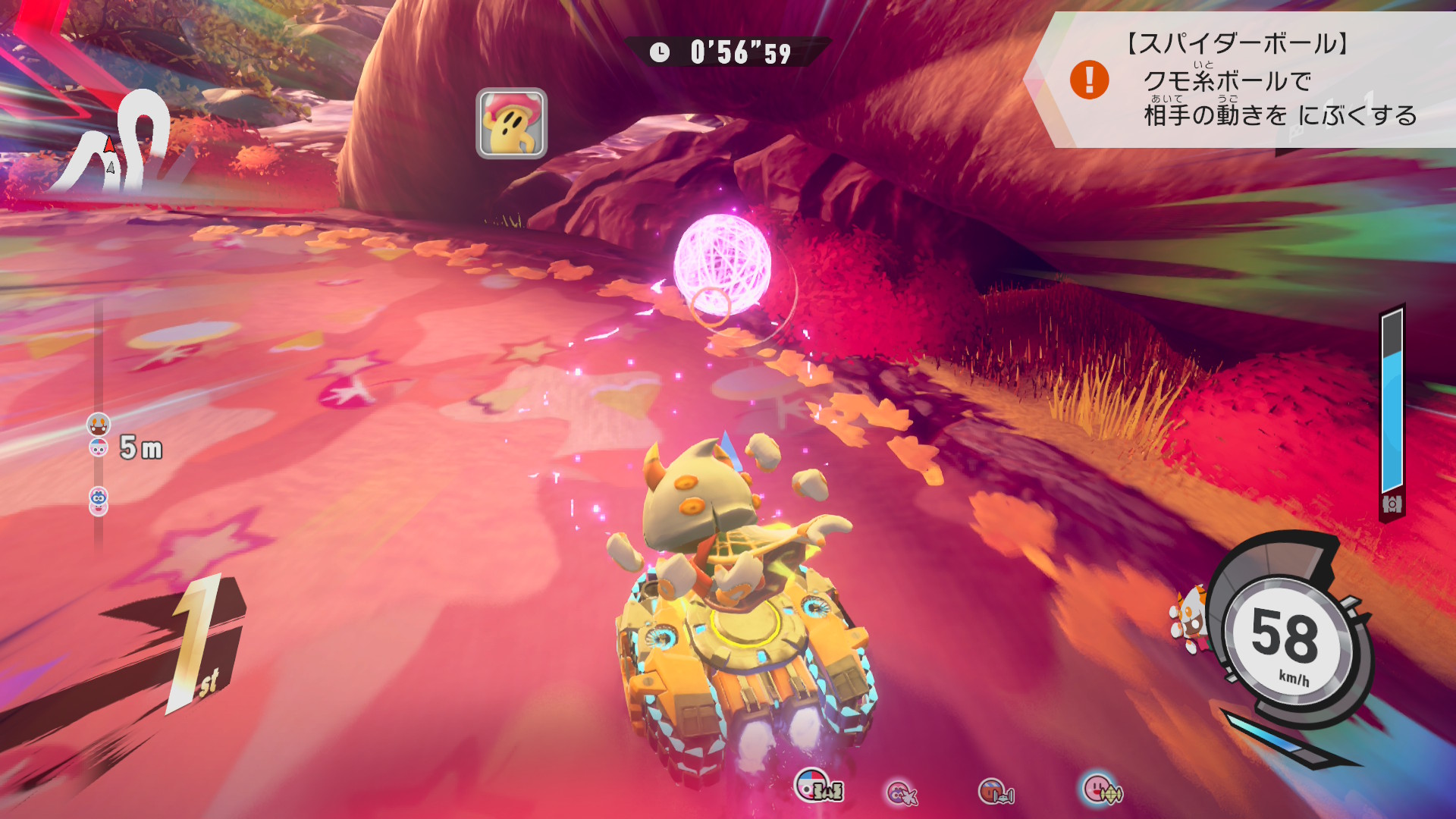Pick the purple owl-like racer icon with winged machine
The width and height of the screenshot is (1456, 819).
pyautogui.click(x=902, y=793)
